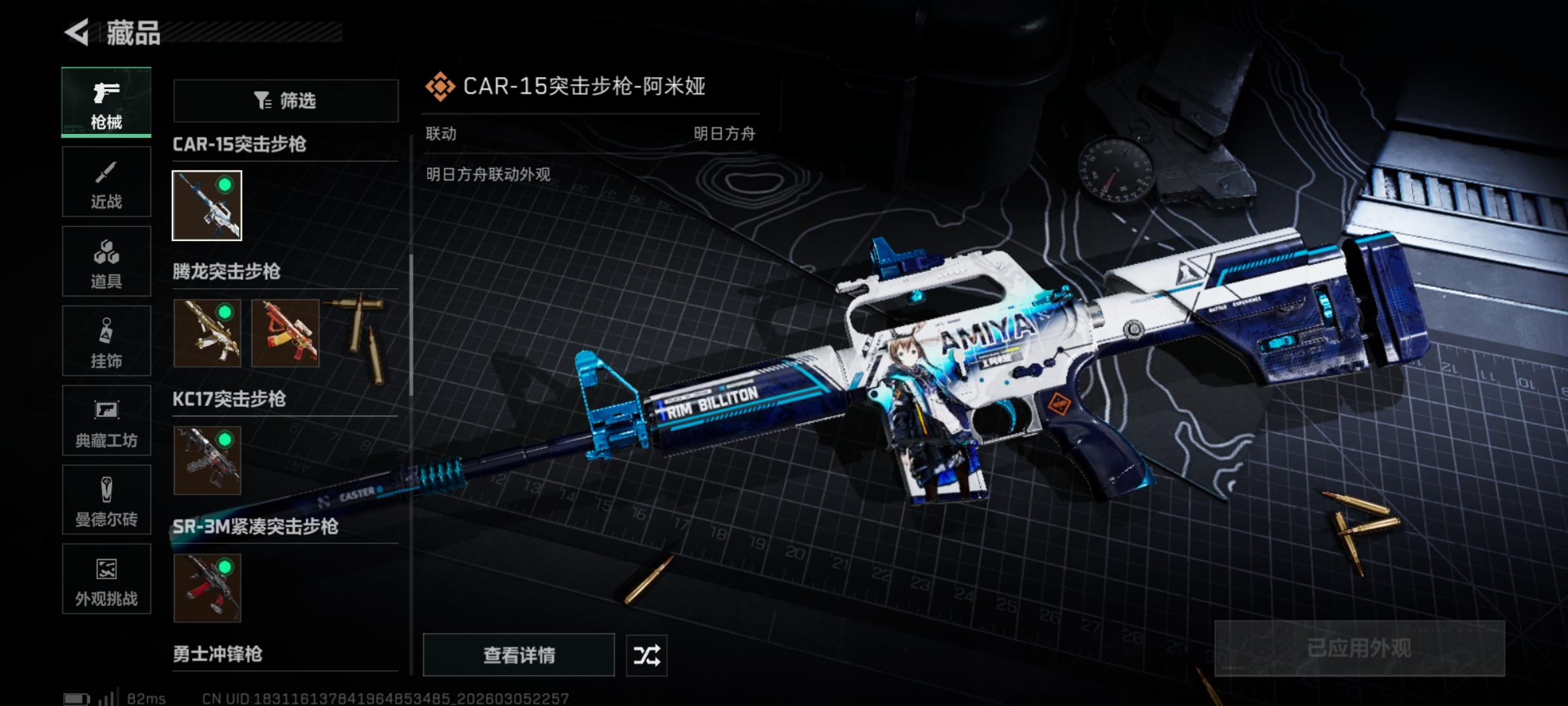1568x706 pixels.
Task: Choose the red 腾龙突击步枪 skin
Action: 286,333
